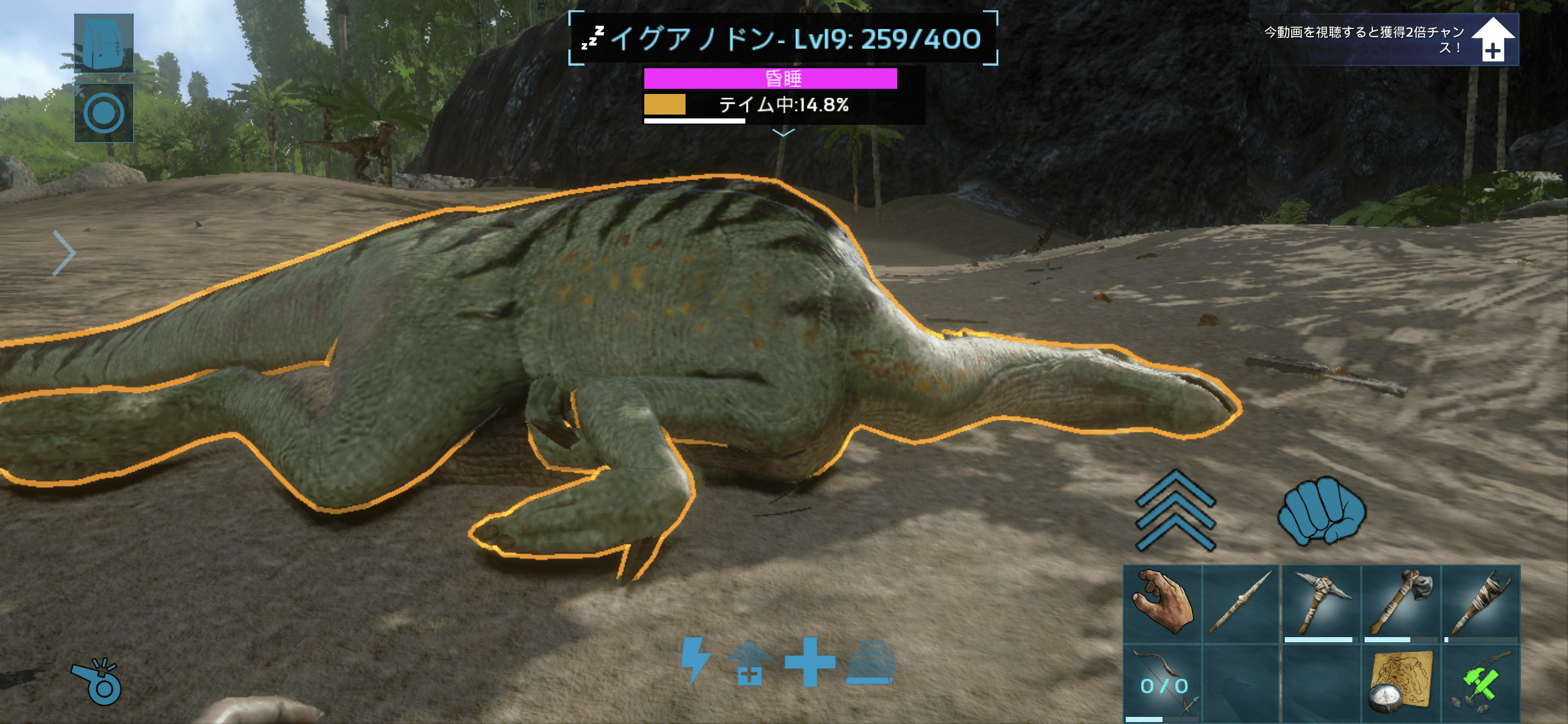Equip the spear from the hotbar

point(1241,604)
